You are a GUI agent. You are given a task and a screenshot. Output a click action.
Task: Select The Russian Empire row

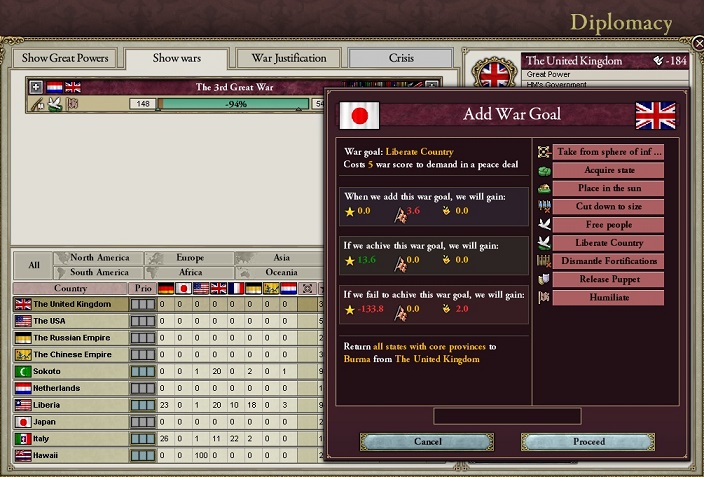point(72,338)
